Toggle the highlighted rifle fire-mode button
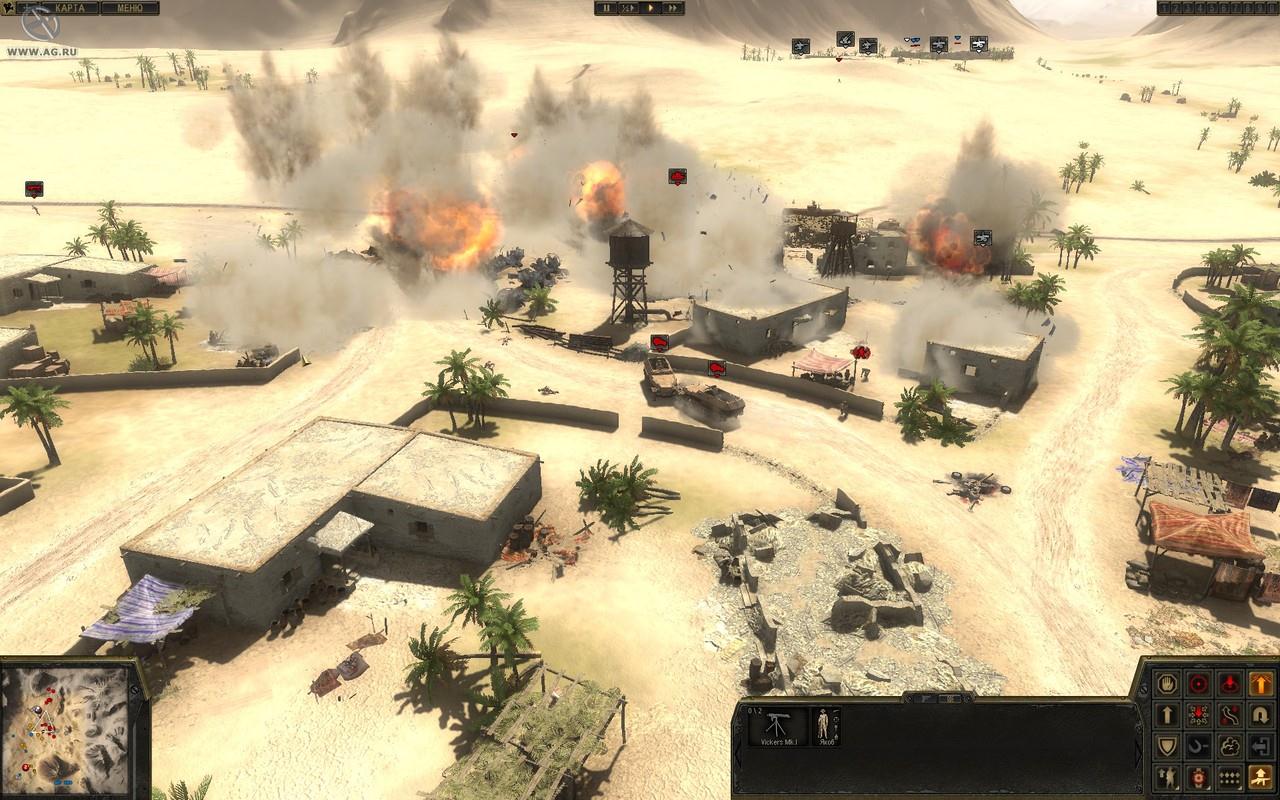1280x800 pixels. click(x=1260, y=777)
